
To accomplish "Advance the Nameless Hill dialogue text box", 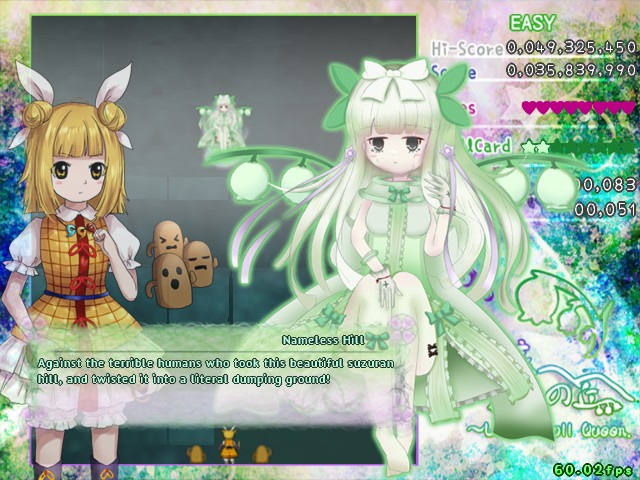I will [x=220, y=371].
